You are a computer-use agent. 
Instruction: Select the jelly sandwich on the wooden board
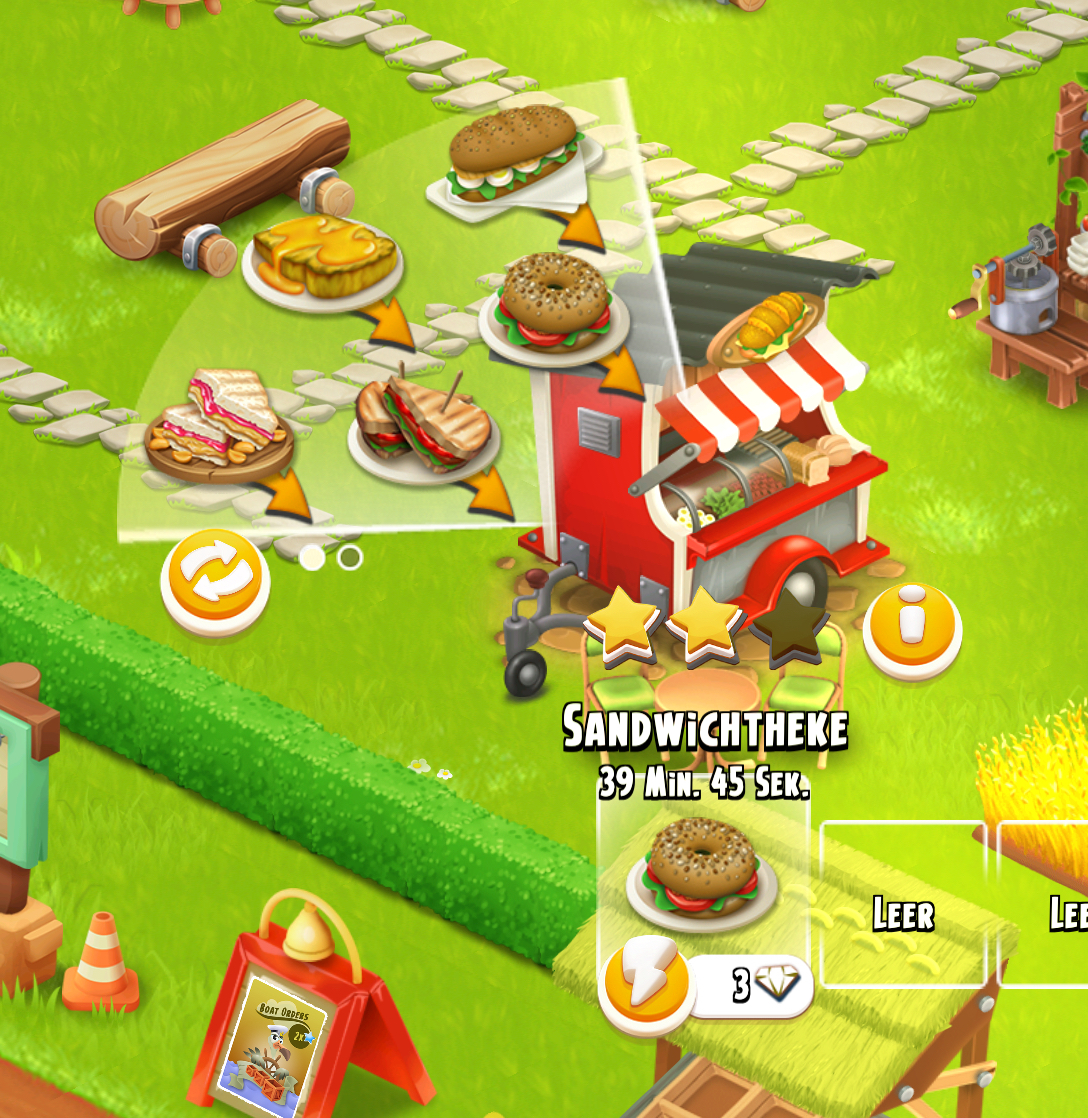point(220,425)
